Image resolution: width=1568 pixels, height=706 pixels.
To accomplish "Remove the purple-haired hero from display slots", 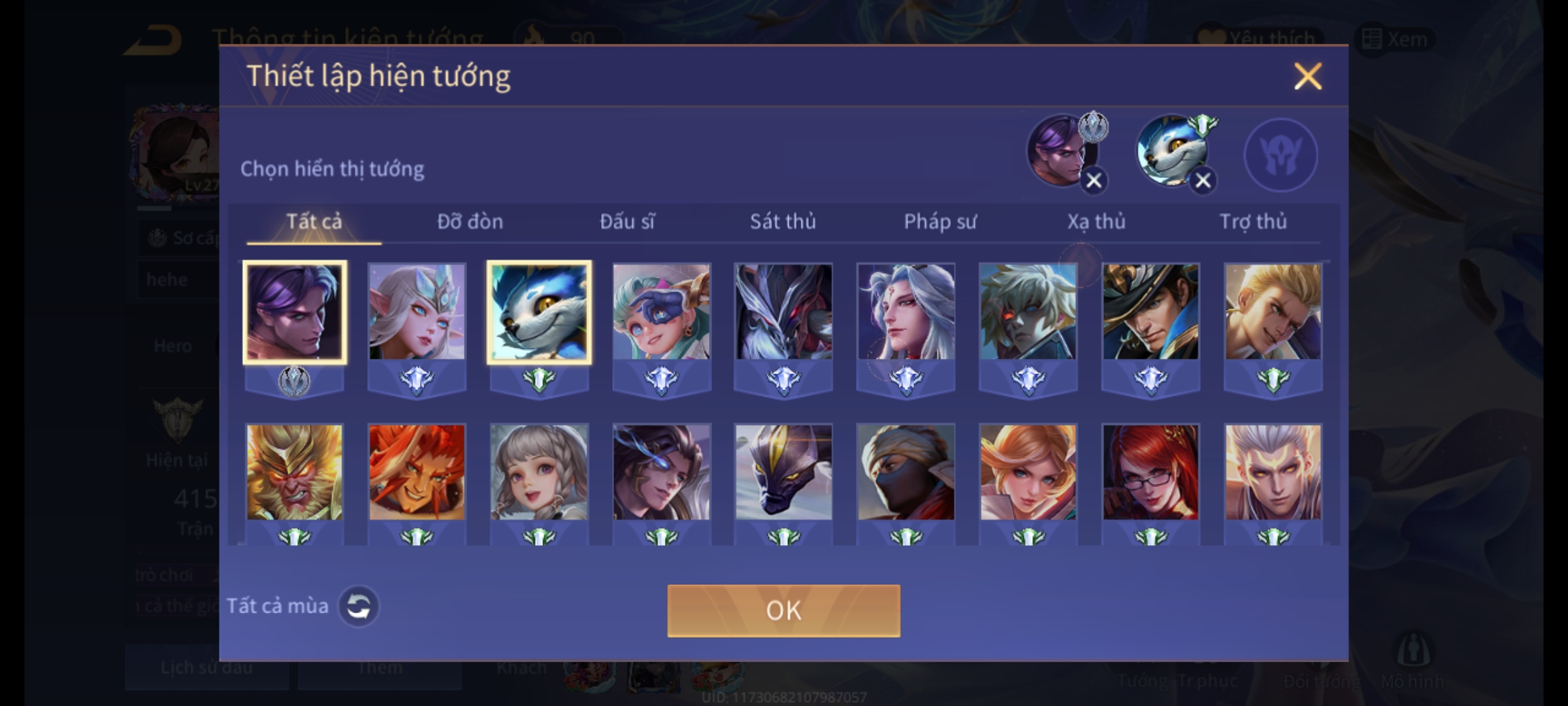I will 1094,180.
